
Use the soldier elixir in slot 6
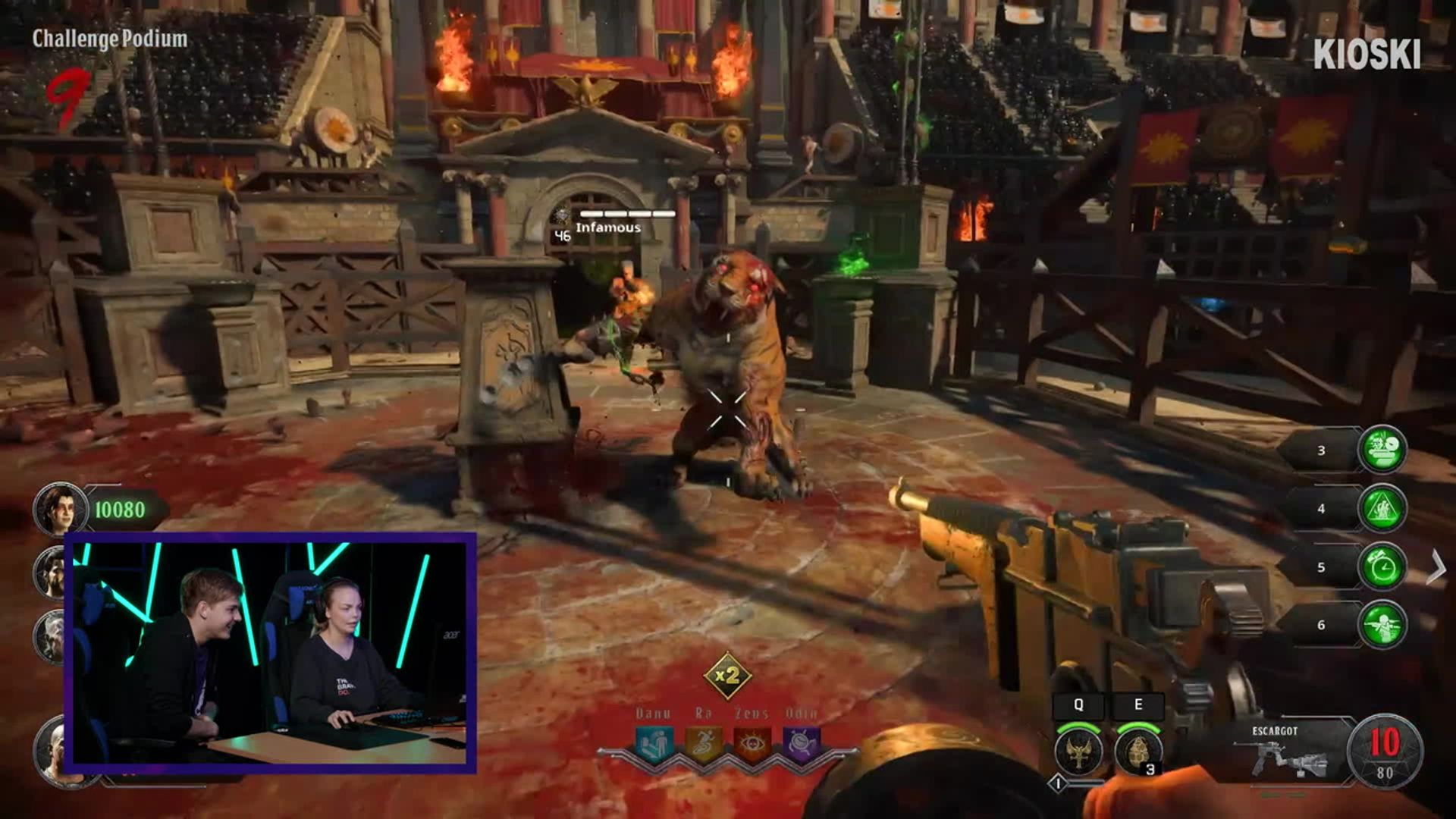[x=1382, y=625]
